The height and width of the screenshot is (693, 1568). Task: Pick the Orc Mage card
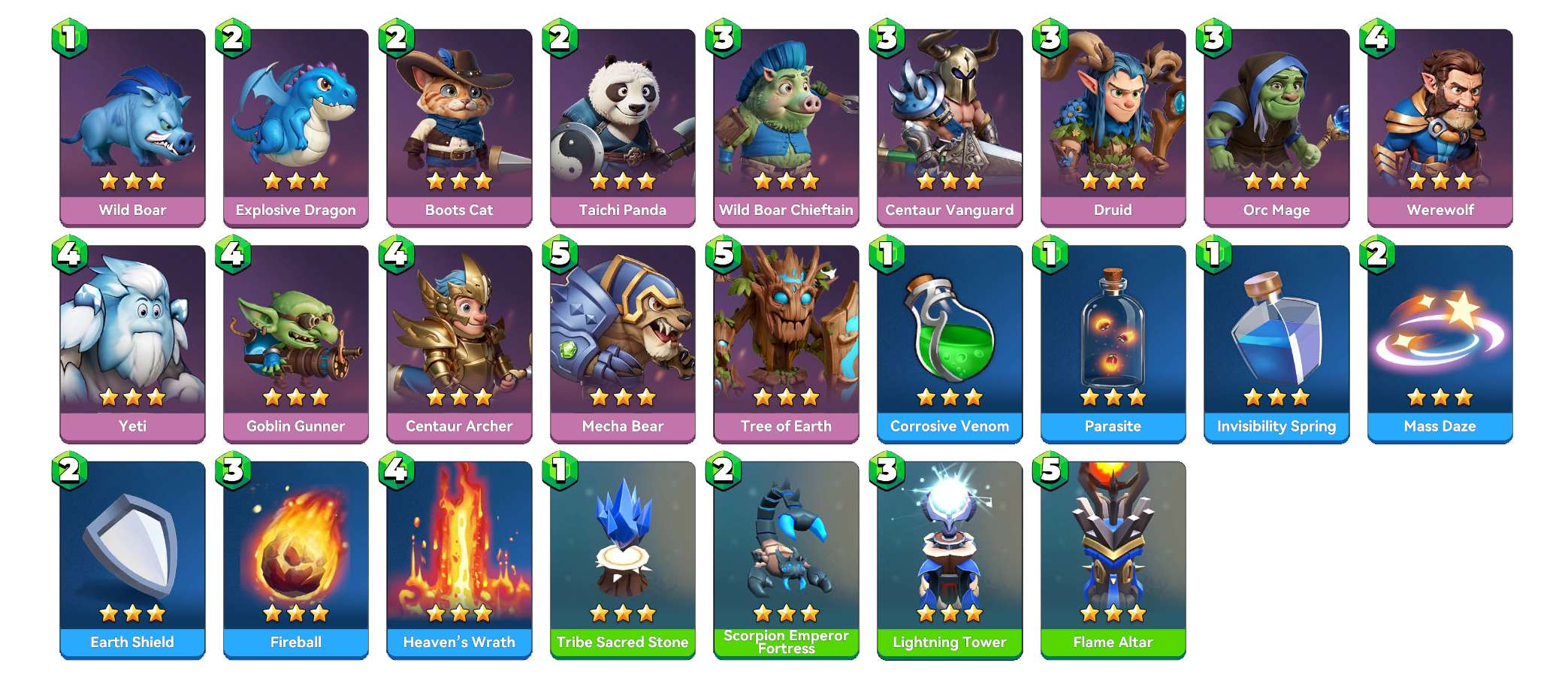pos(1276,128)
